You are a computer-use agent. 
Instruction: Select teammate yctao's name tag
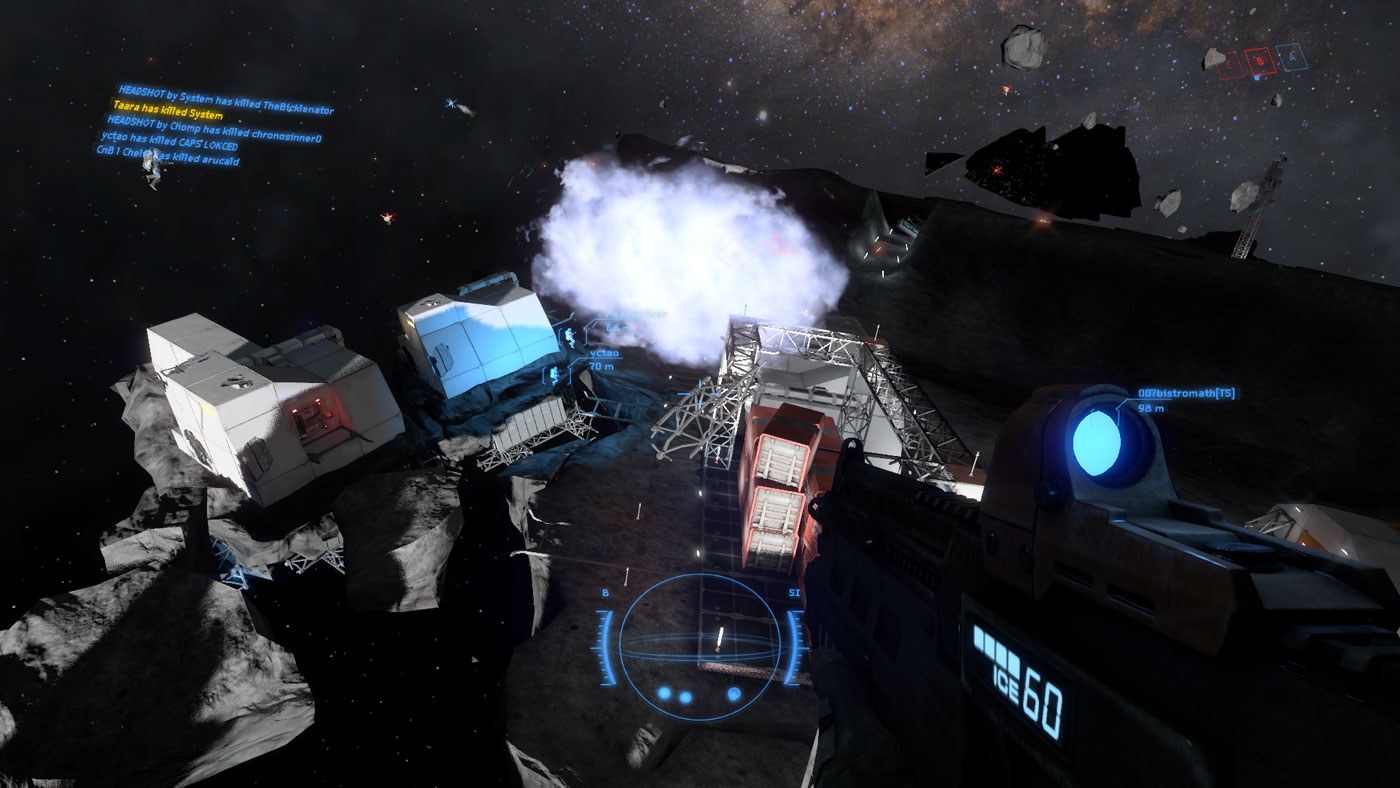[603, 353]
